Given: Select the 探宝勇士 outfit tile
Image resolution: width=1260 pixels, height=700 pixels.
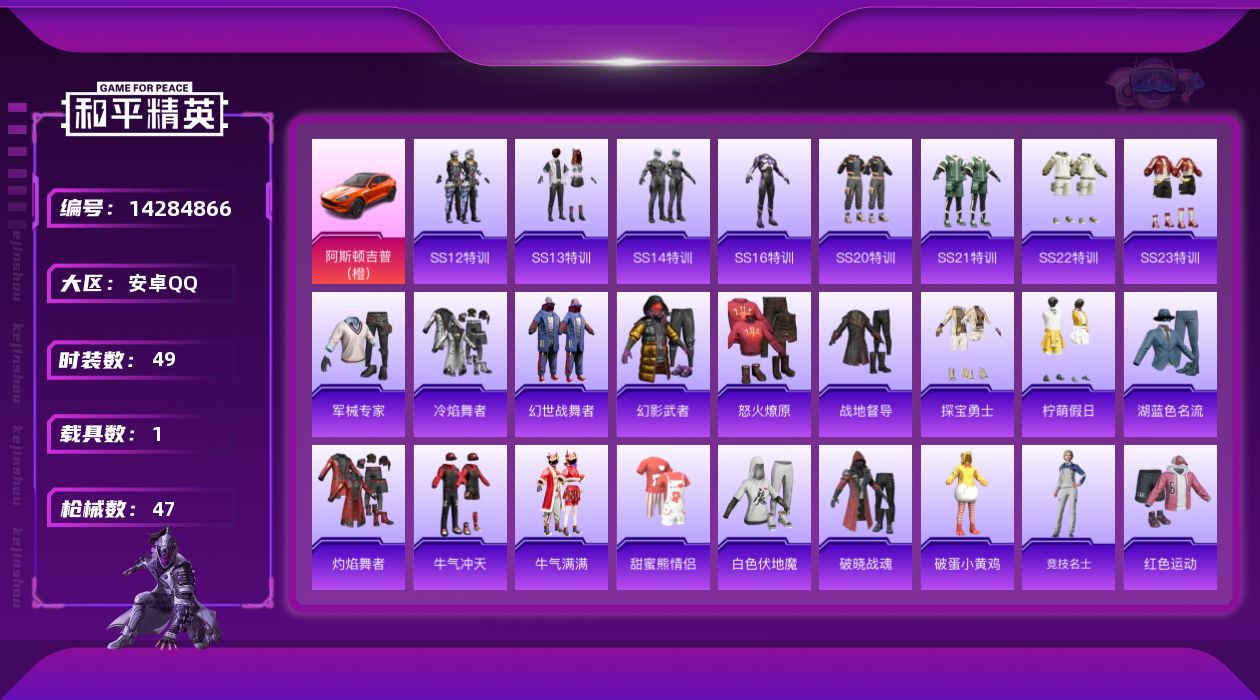Looking at the screenshot, I should [x=967, y=364].
